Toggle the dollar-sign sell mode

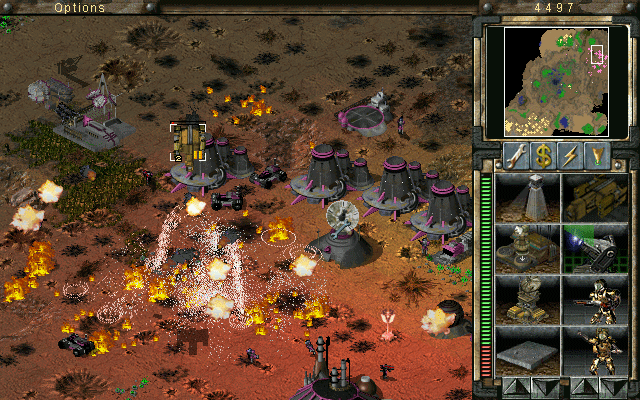pyautogui.click(x=544, y=156)
